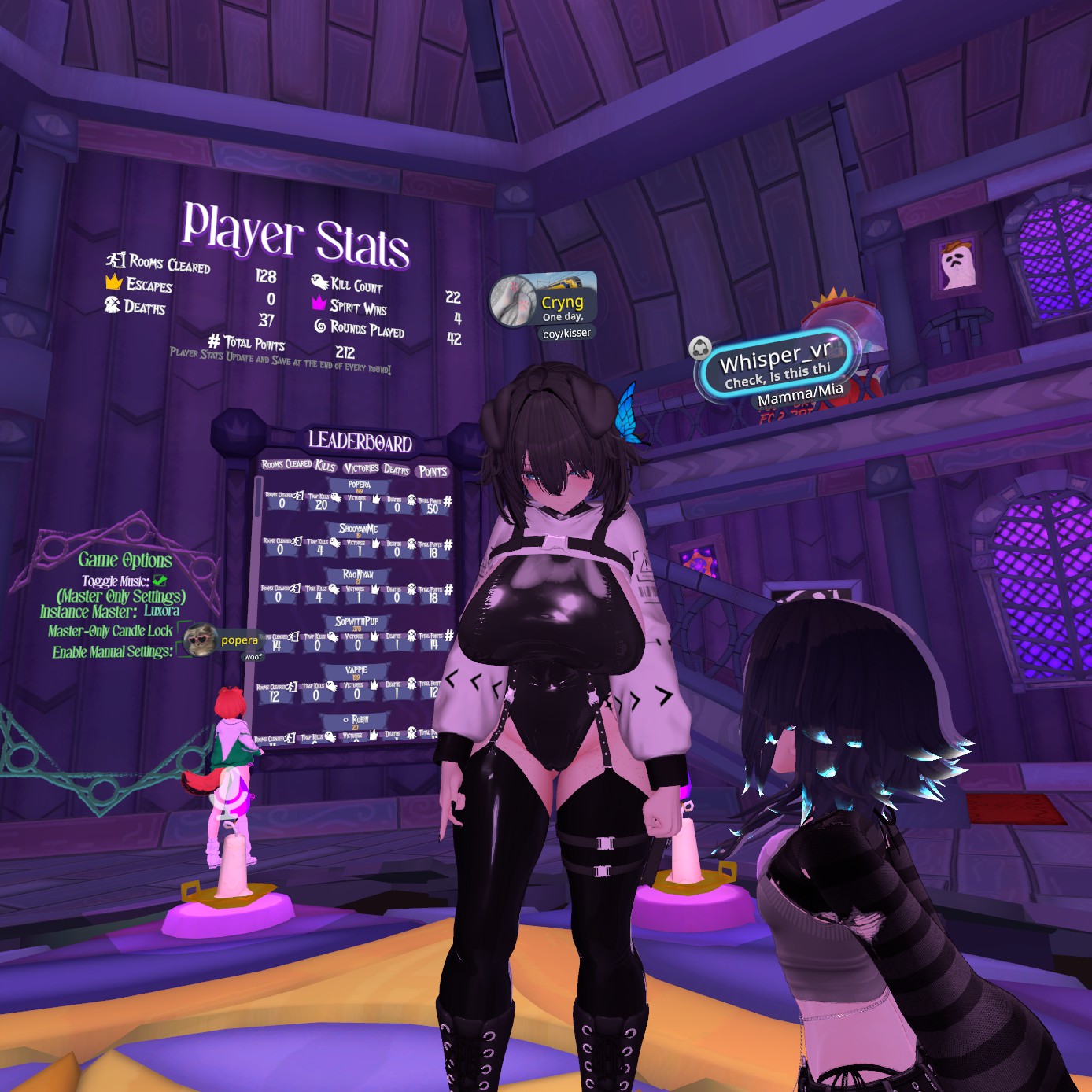Toggle the Music checkbox in Game Options

[x=160, y=581]
